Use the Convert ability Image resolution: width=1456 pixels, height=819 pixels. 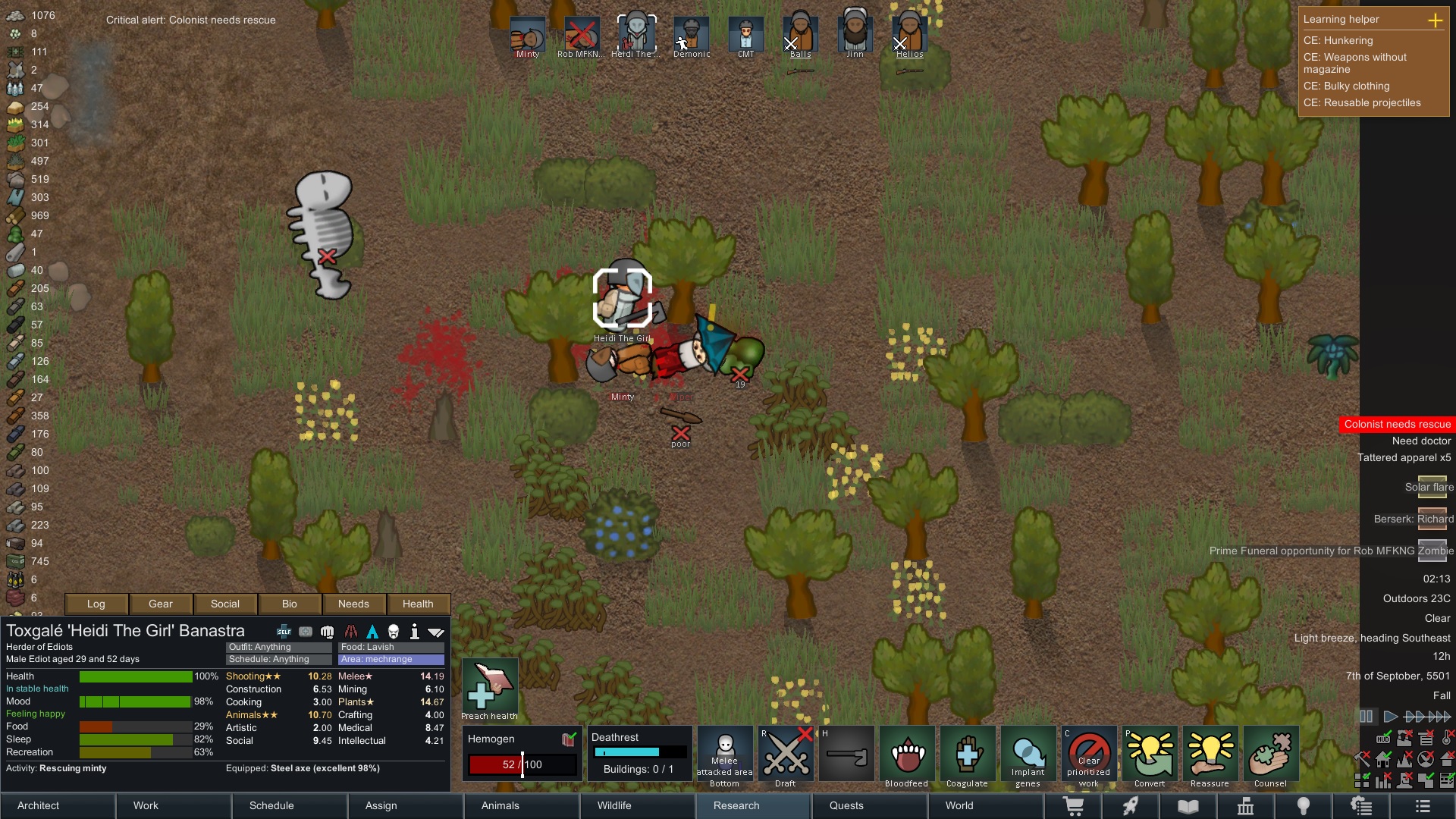[x=1150, y=754]
